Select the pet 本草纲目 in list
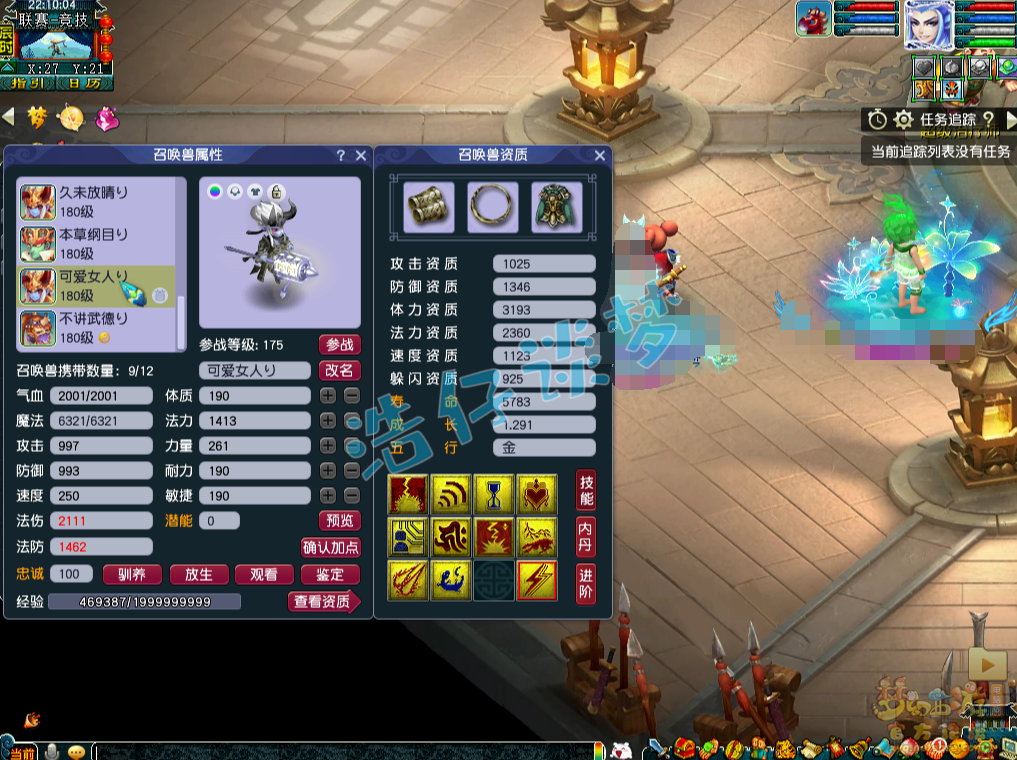Screen dimensions: 1017x760 pyautogui.click(x=96, y=244)
